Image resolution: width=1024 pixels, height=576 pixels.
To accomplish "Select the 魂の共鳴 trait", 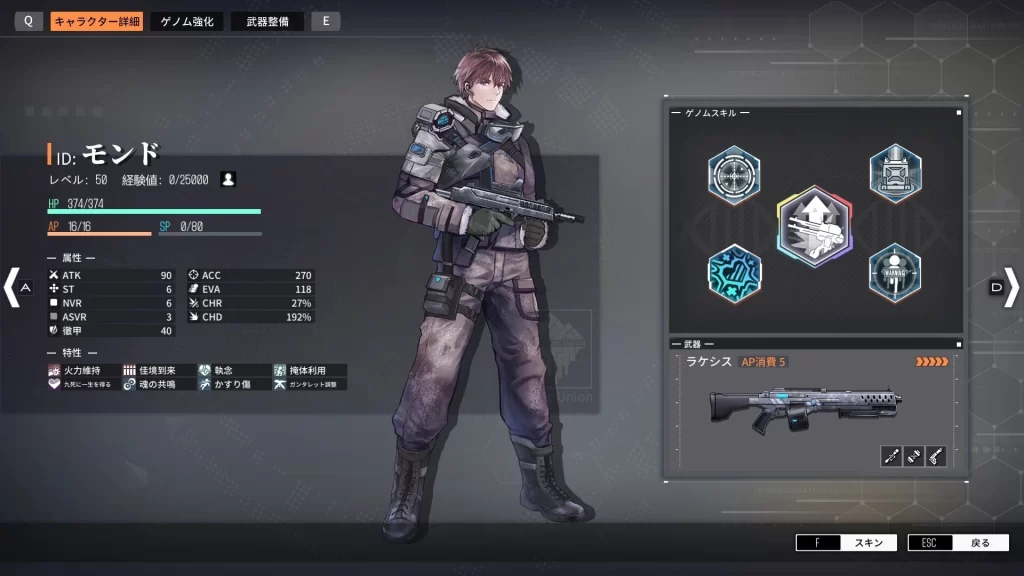I will [x=157, y=384].
